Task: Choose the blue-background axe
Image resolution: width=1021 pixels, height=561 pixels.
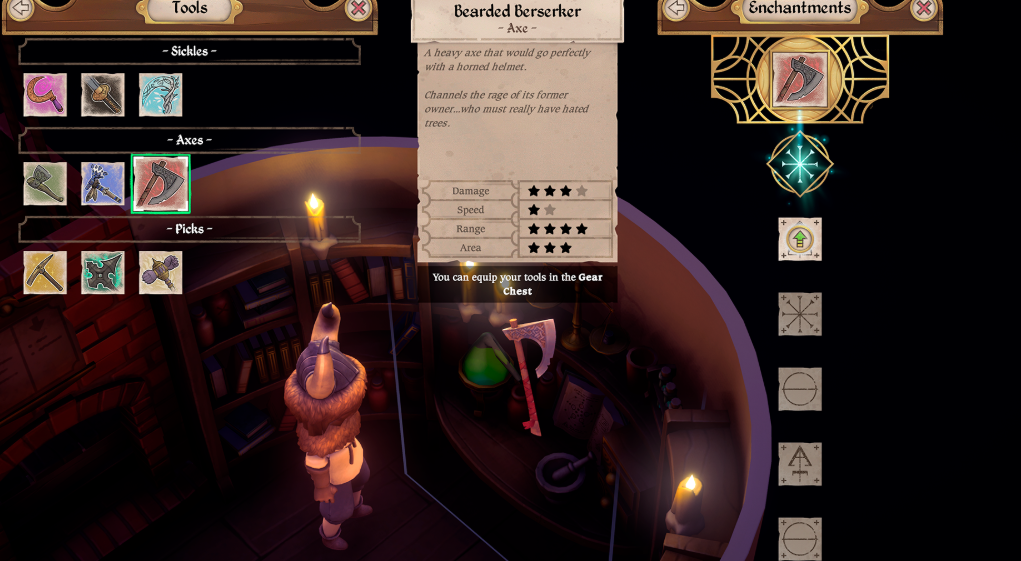Action: click(103, 184)
